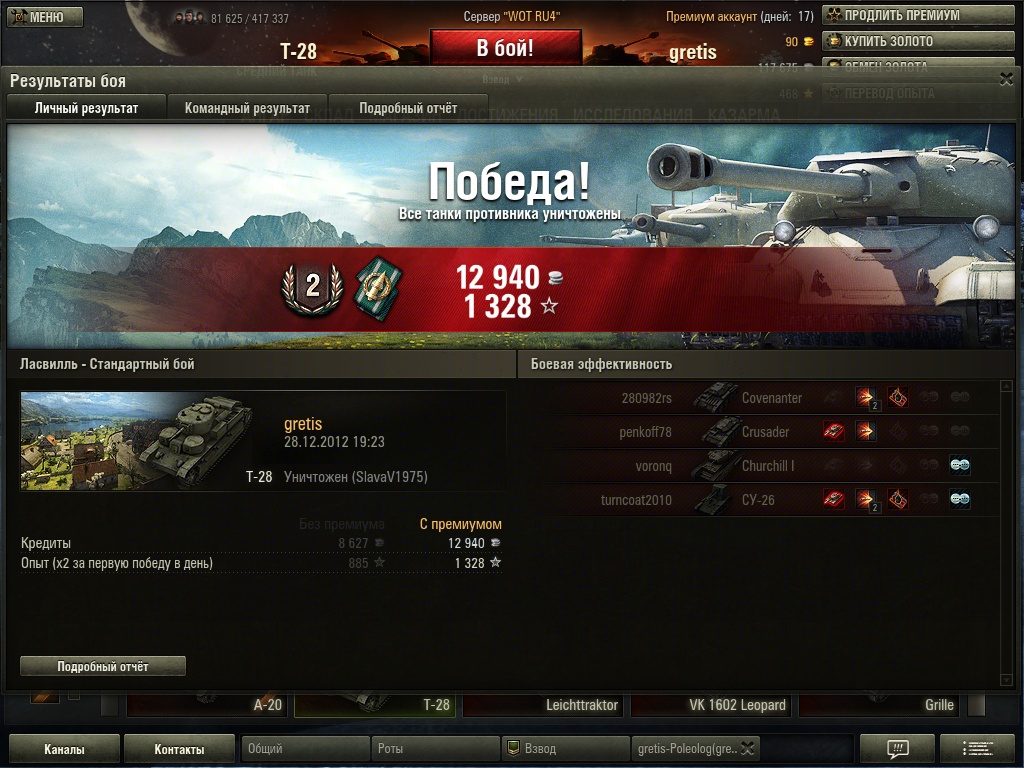Open the МЕНЮ button
Viewport: 1024px width, 768px height.
(45, 17)
